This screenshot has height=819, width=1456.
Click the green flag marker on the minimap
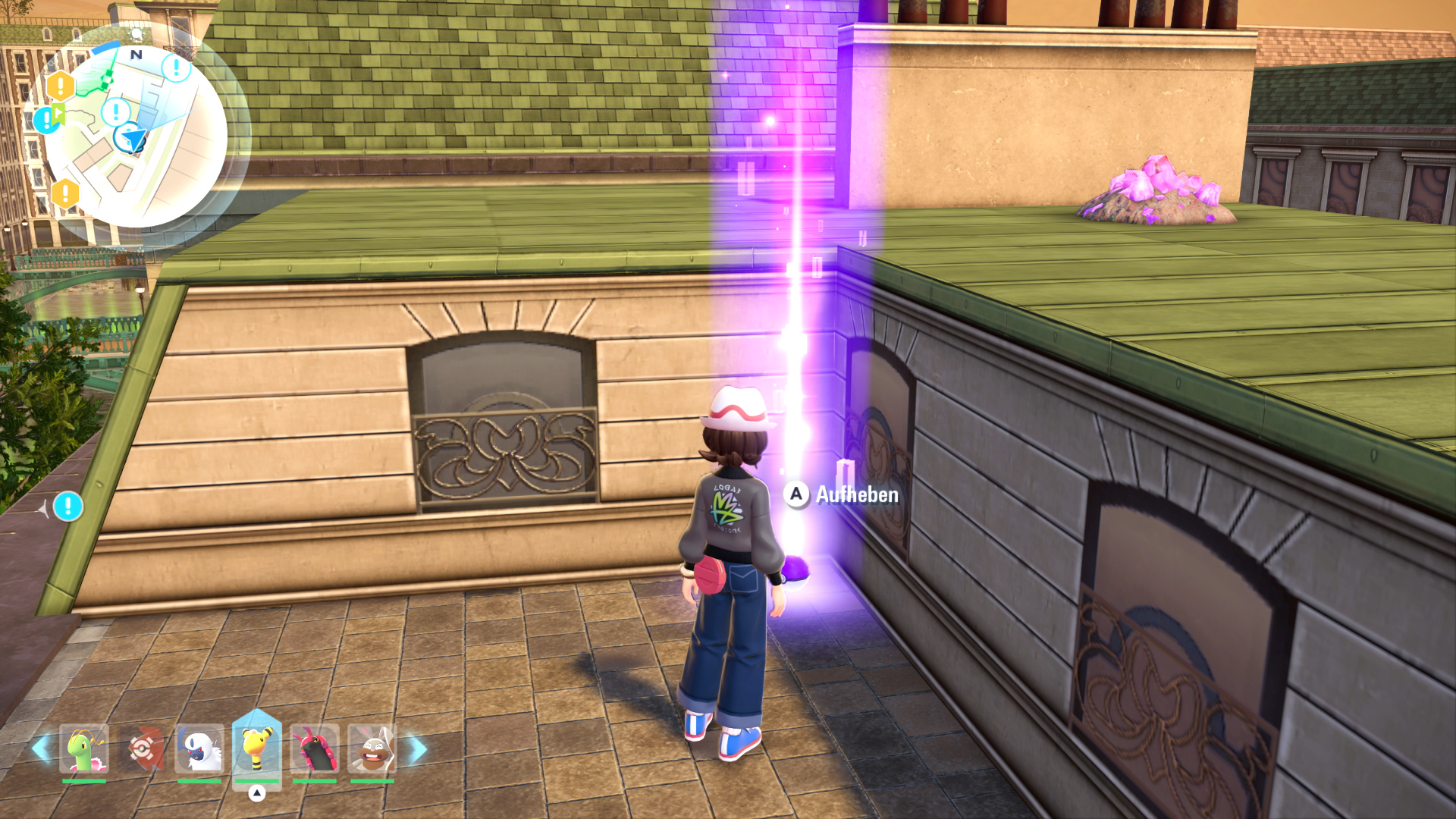pyautogui.click(x=58, y=116)
